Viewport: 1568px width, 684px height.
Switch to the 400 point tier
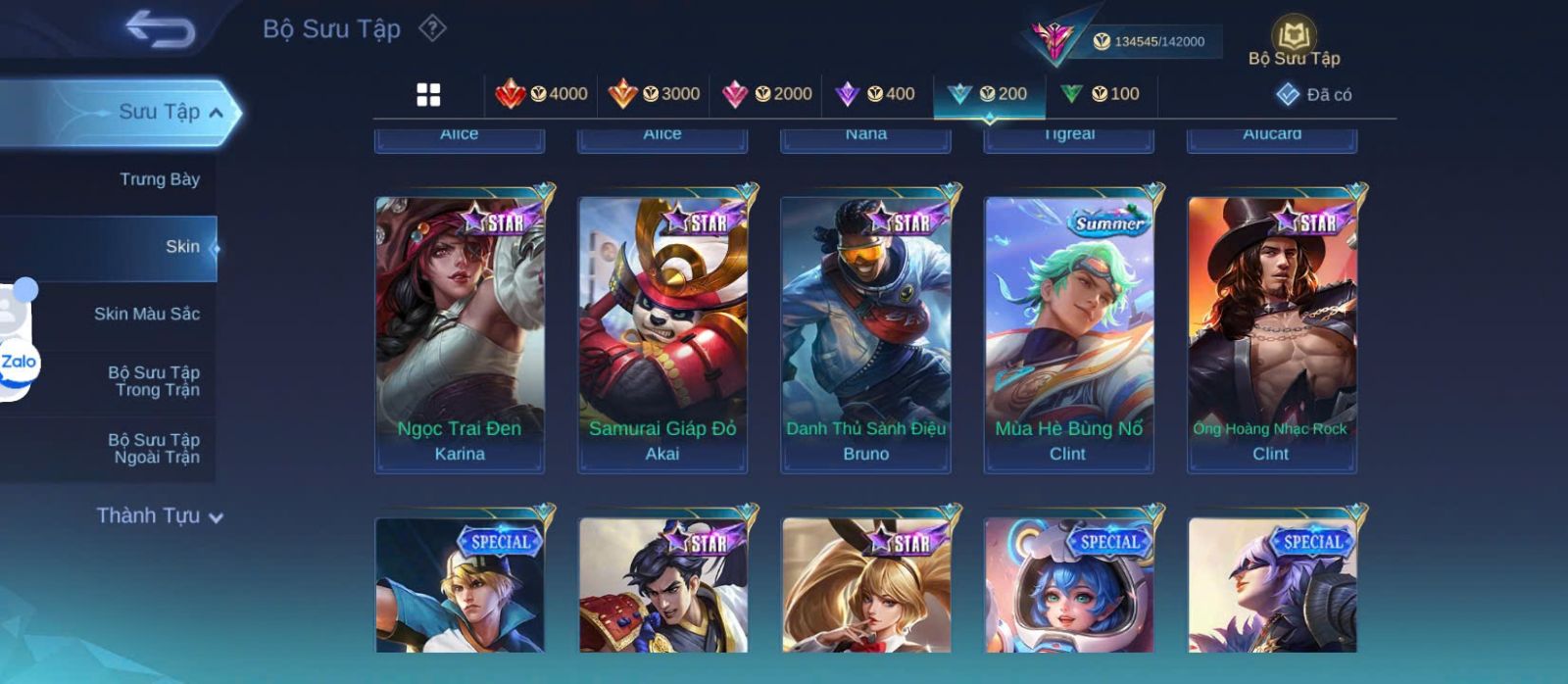pyautogui.click(x=875, y=94)
